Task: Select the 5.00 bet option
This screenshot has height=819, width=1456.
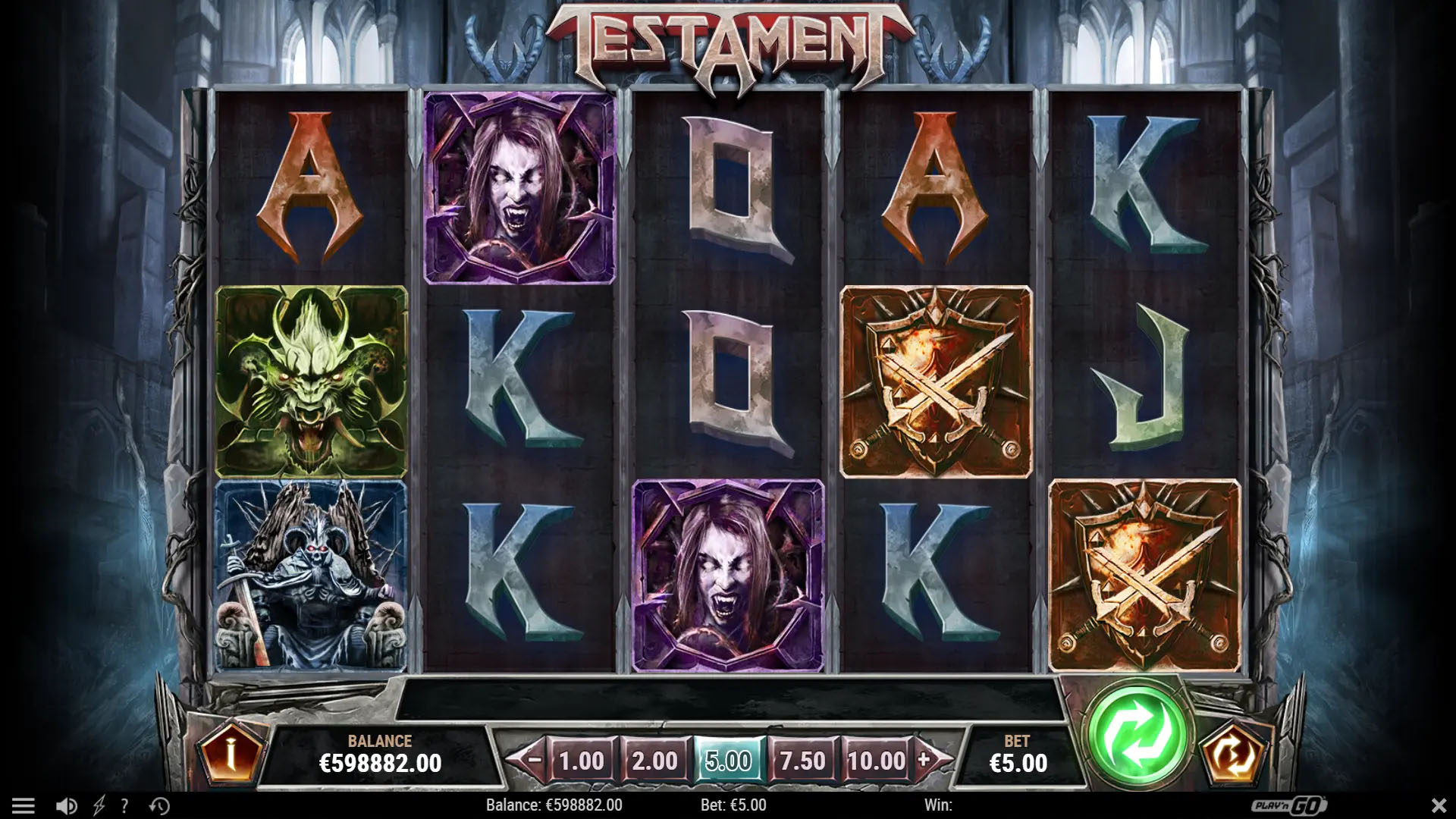Action: pyautogui.click(x=728, y=761)
